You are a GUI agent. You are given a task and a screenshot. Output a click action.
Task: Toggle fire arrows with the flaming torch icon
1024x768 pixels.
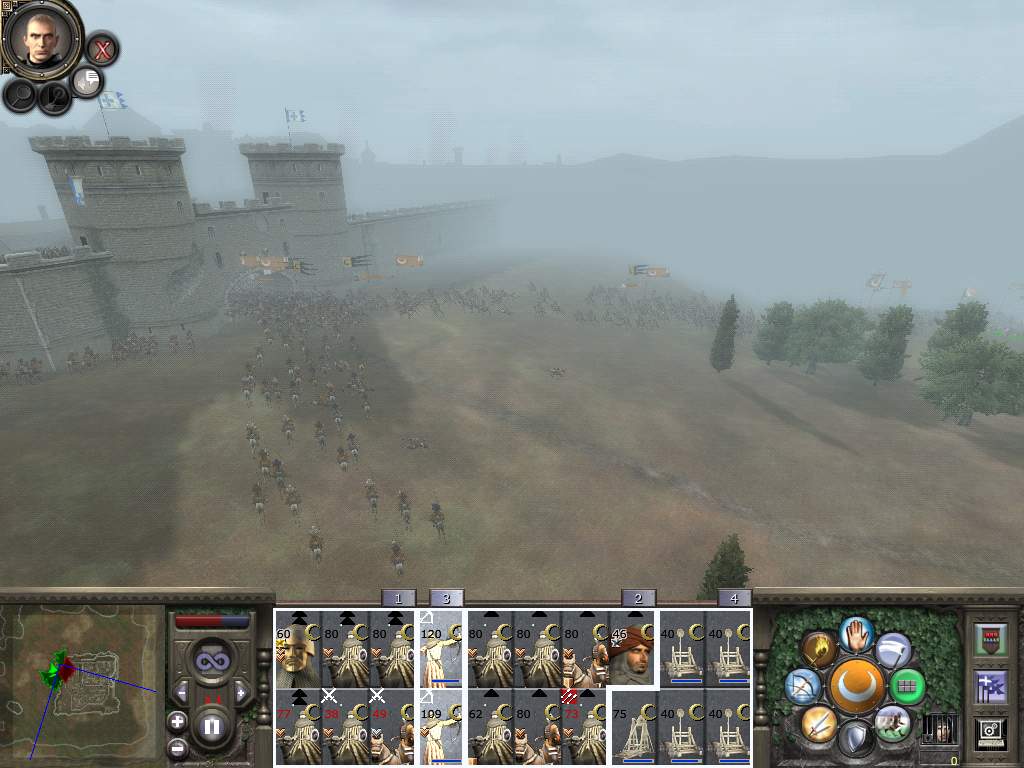819,650
